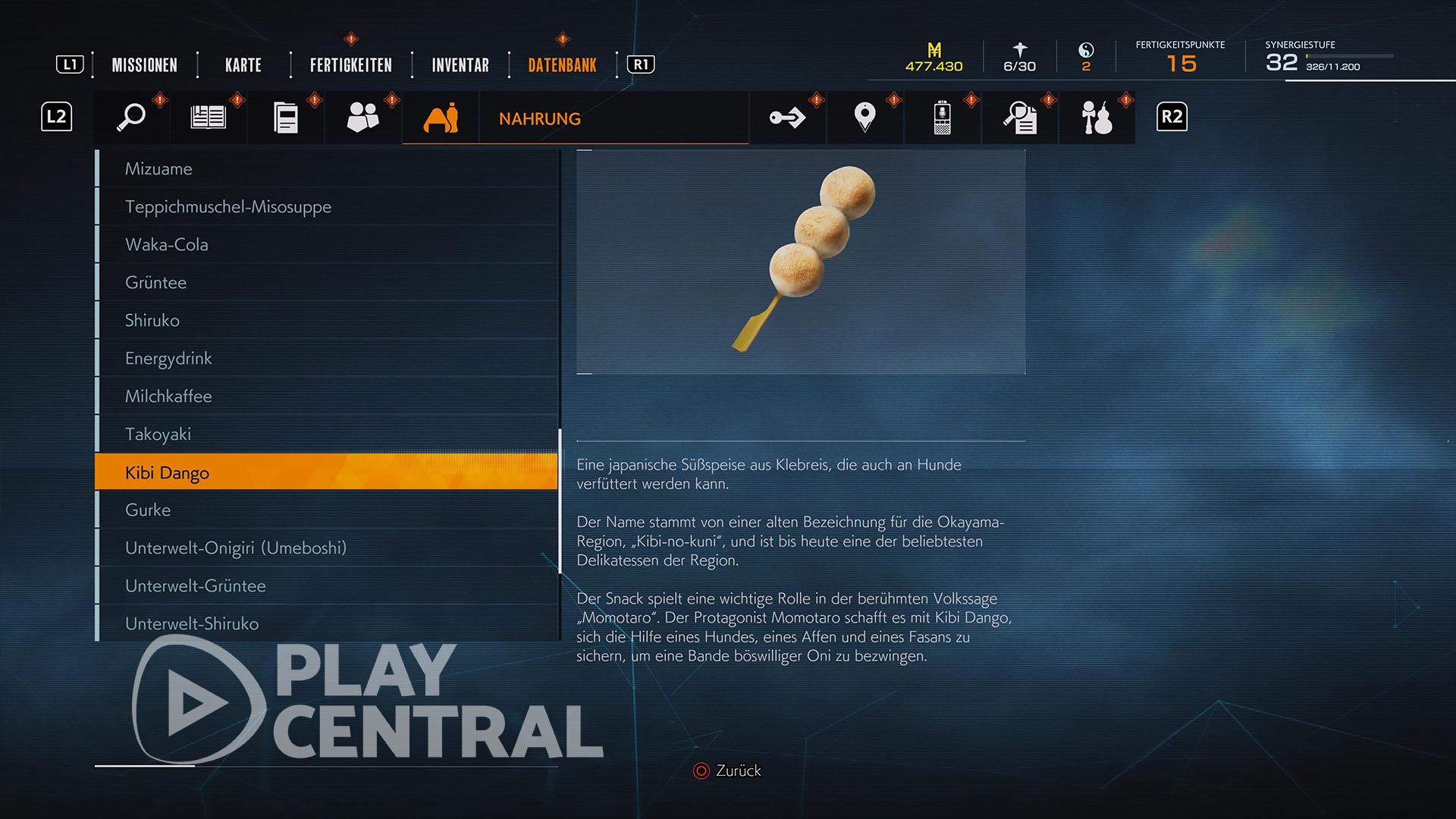
Task: Choose Takoyaki from the list
Action: [x=158, y=435]
